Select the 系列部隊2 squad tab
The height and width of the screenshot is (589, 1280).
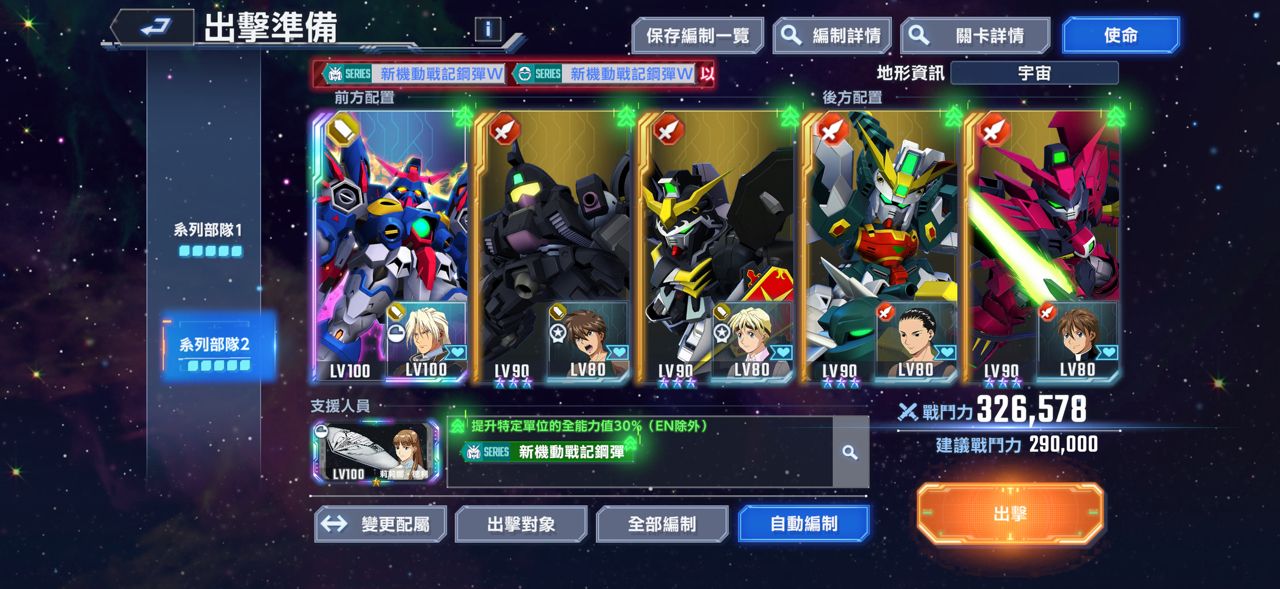click(x=214, y=352)
